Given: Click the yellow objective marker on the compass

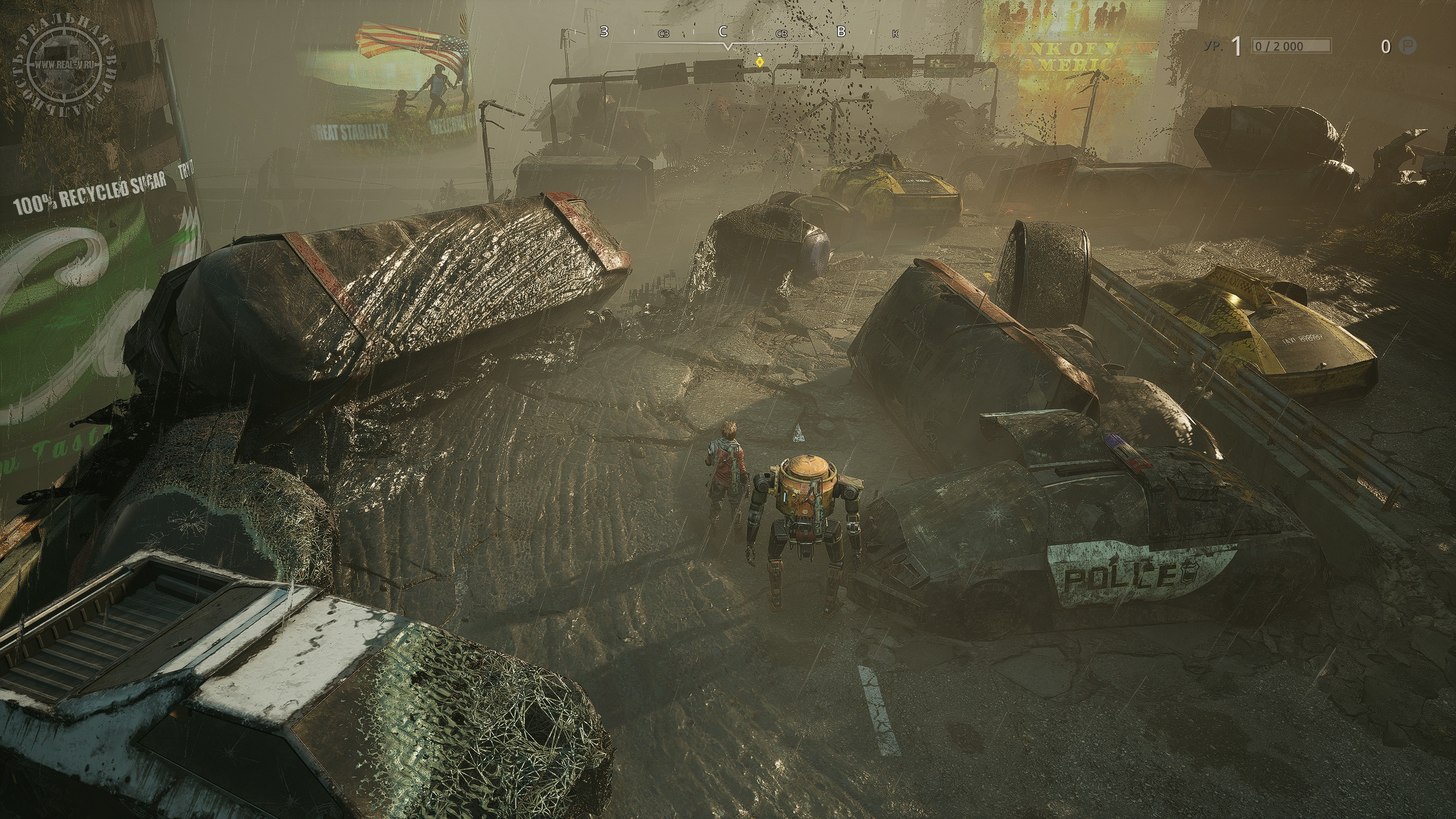Looking at the screenshot, I should [759, 61].
